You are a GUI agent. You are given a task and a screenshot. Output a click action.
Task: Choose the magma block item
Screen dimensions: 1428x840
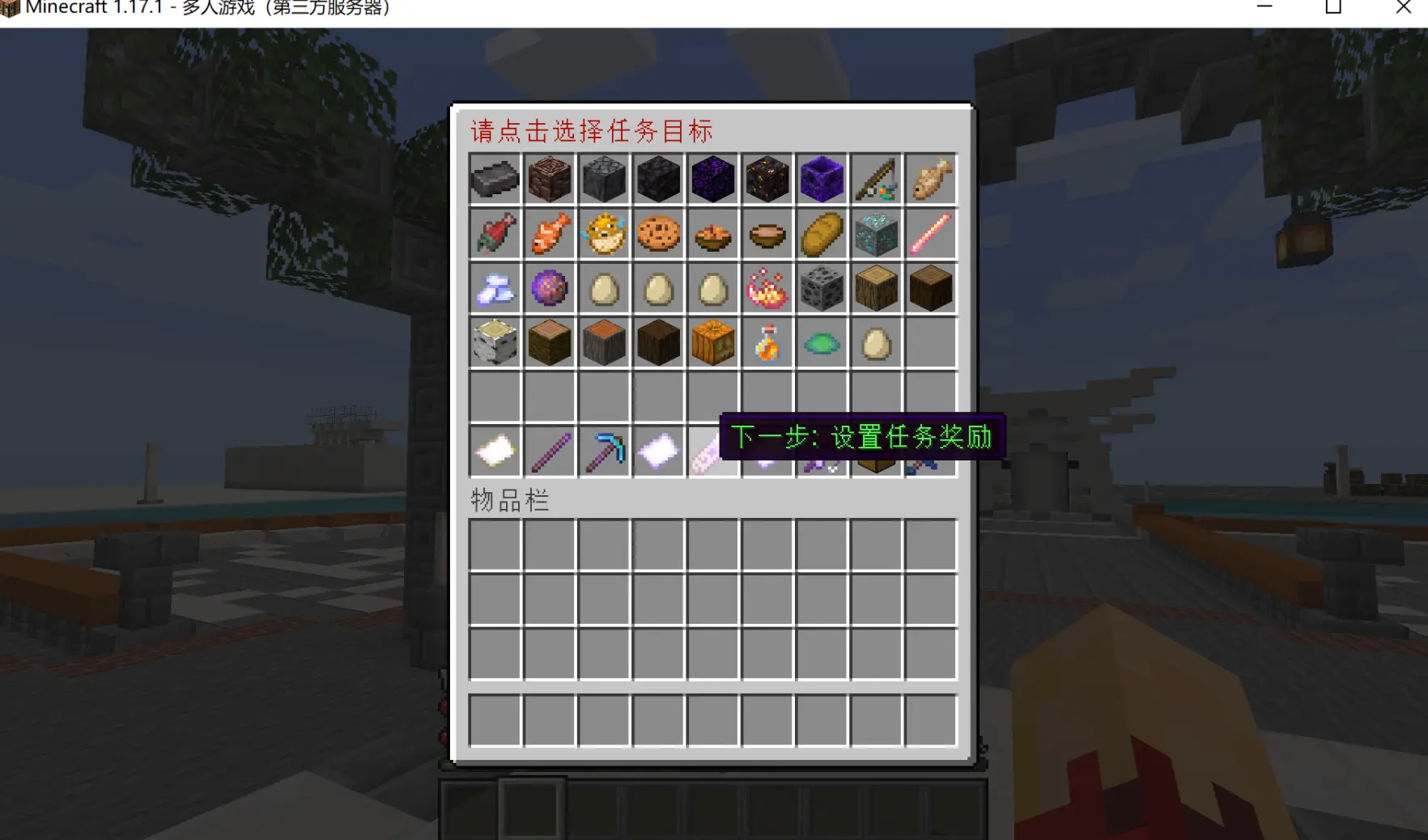[767, 179]
